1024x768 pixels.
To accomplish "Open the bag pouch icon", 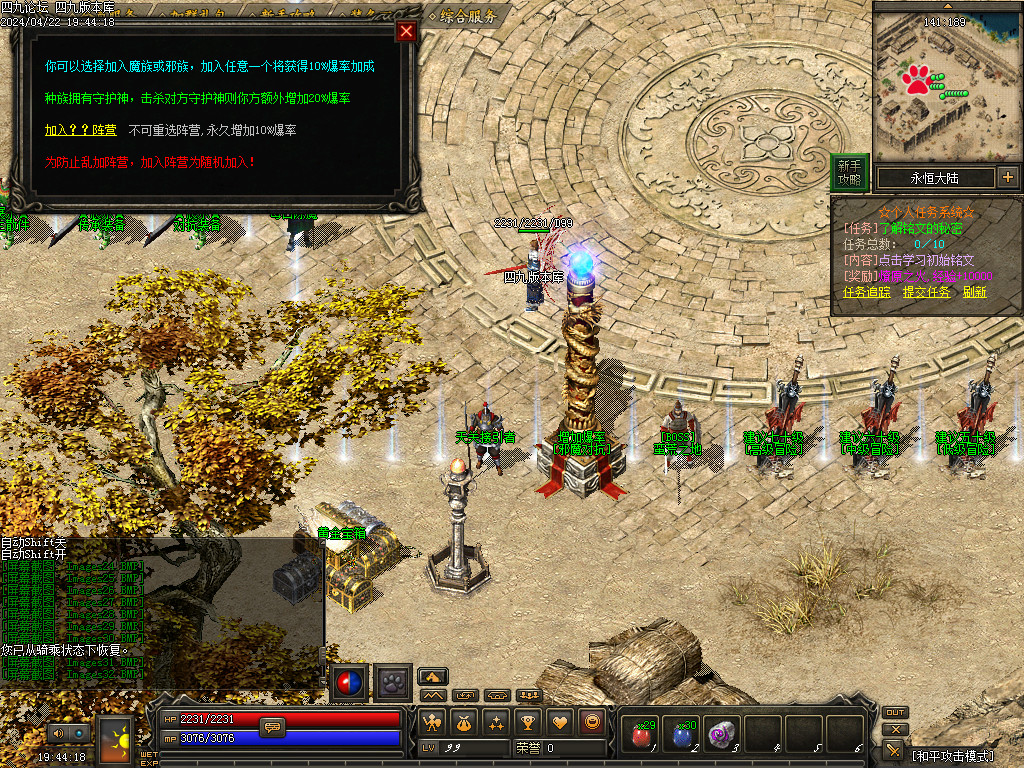I will (464, 721).
